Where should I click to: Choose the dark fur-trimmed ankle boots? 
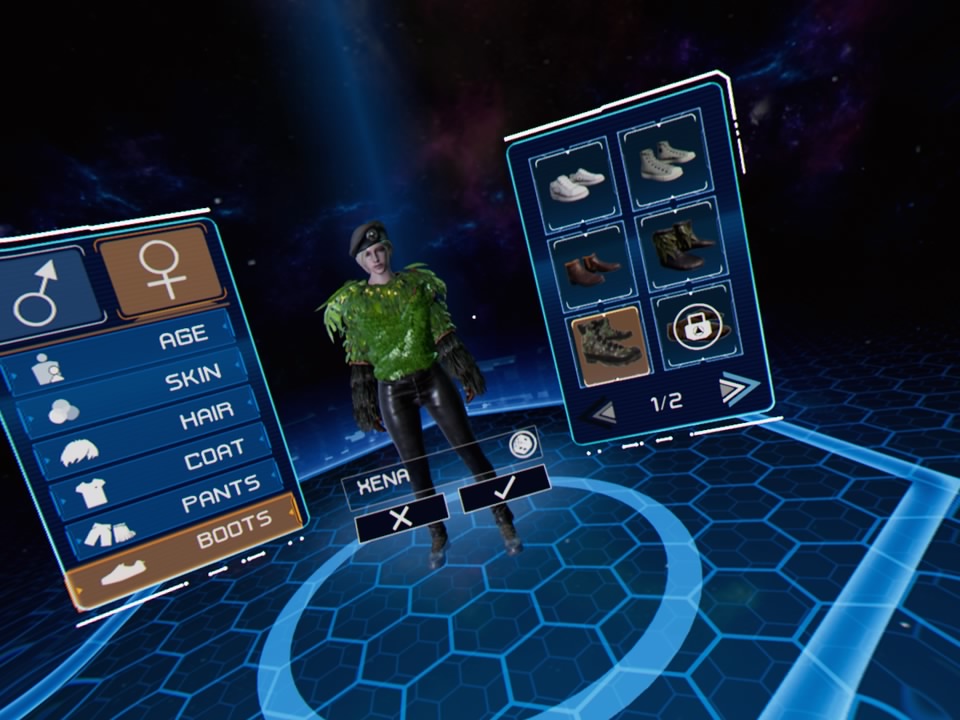tap(679, 247)
